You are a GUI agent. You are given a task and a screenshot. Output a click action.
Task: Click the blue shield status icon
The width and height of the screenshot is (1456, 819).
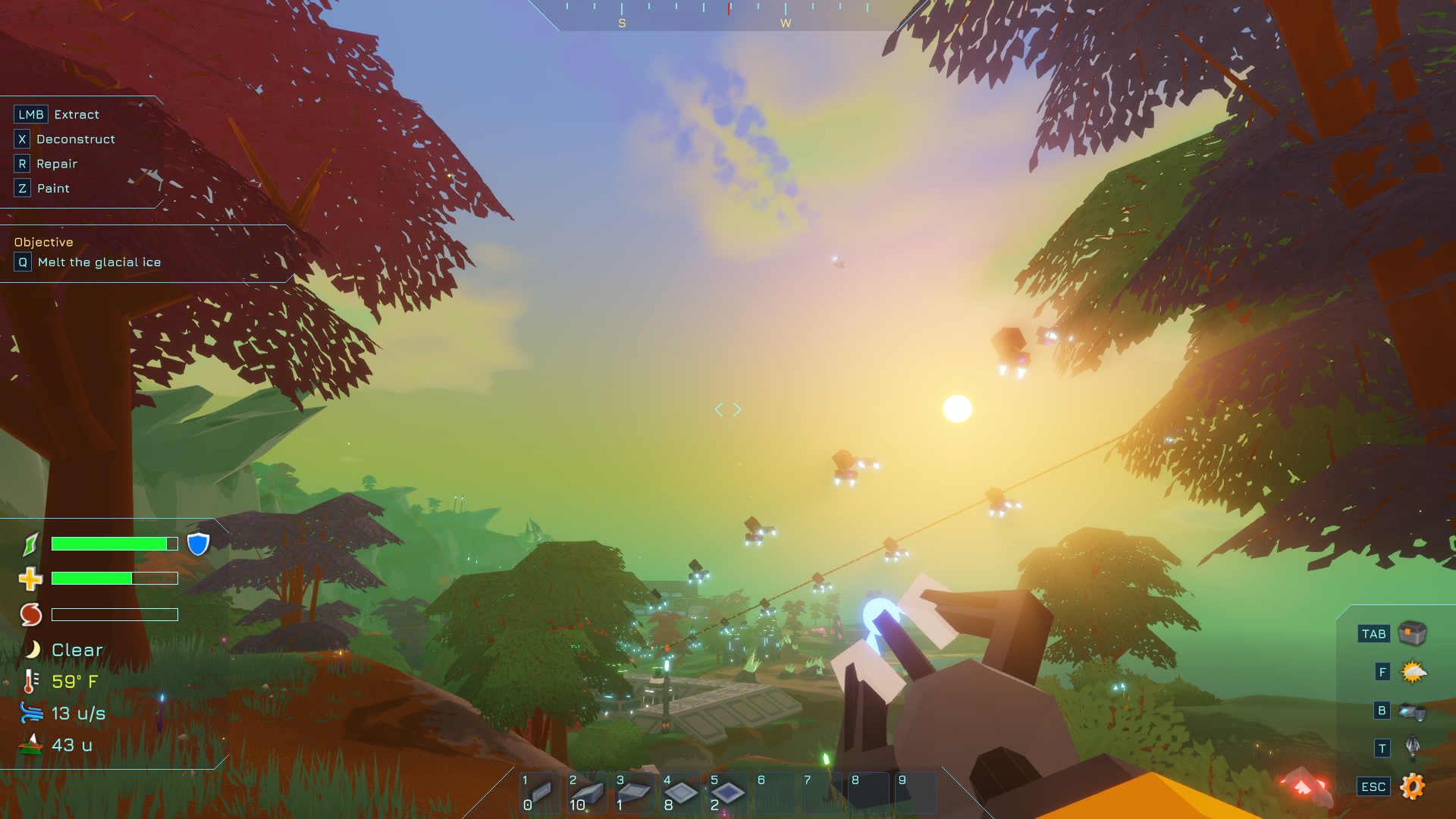click(x=197, y=543)
